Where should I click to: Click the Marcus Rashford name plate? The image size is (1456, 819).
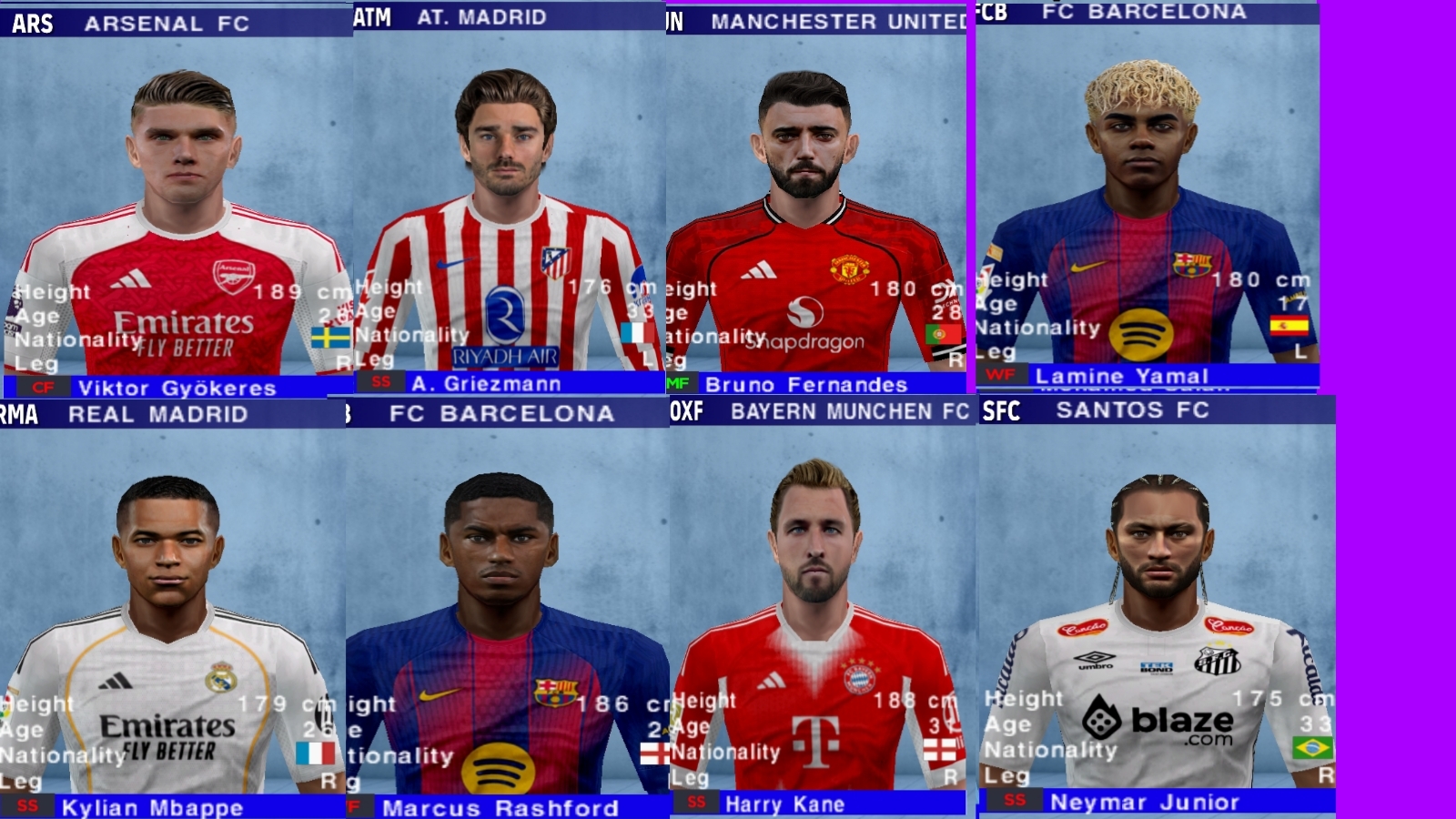(x=500, y=806)
